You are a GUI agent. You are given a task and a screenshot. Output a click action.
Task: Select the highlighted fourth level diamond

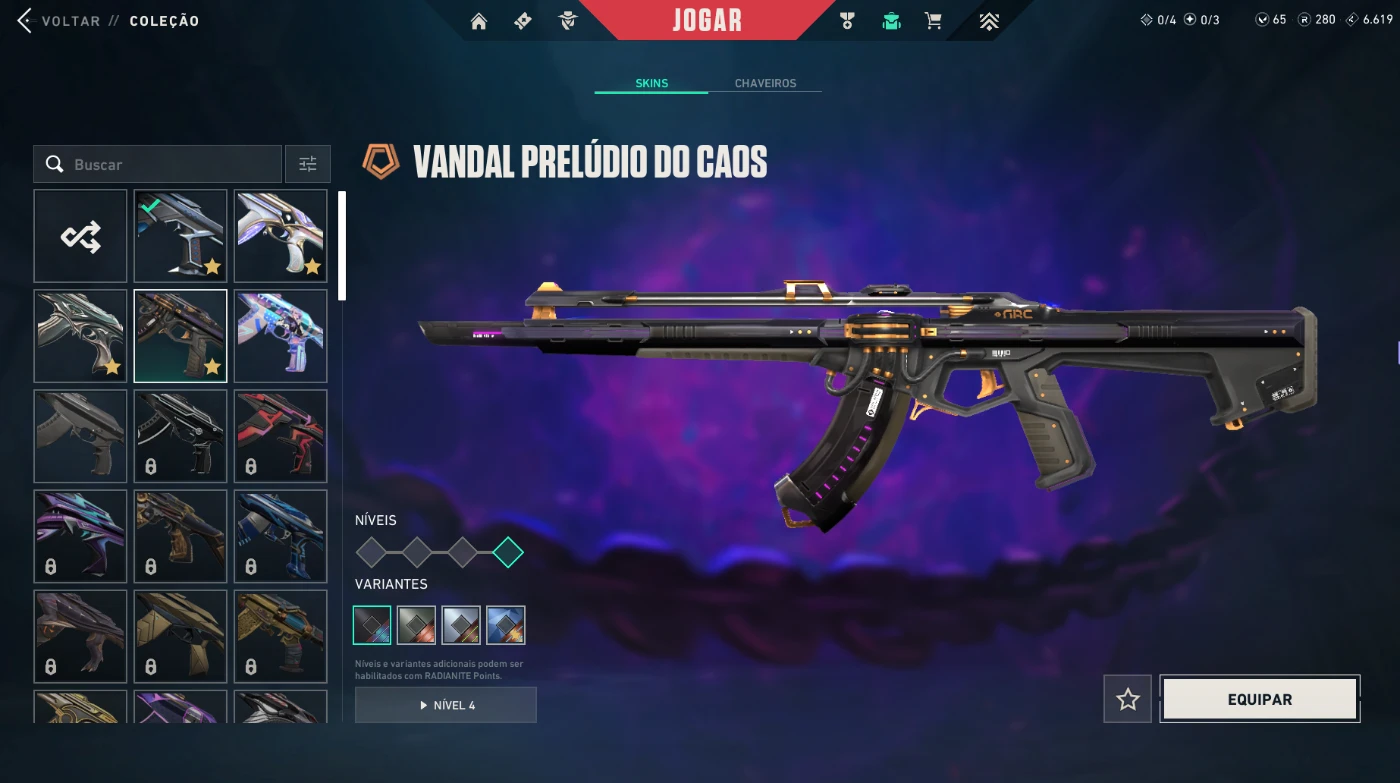pyautogui.click(x=508, y=551)
